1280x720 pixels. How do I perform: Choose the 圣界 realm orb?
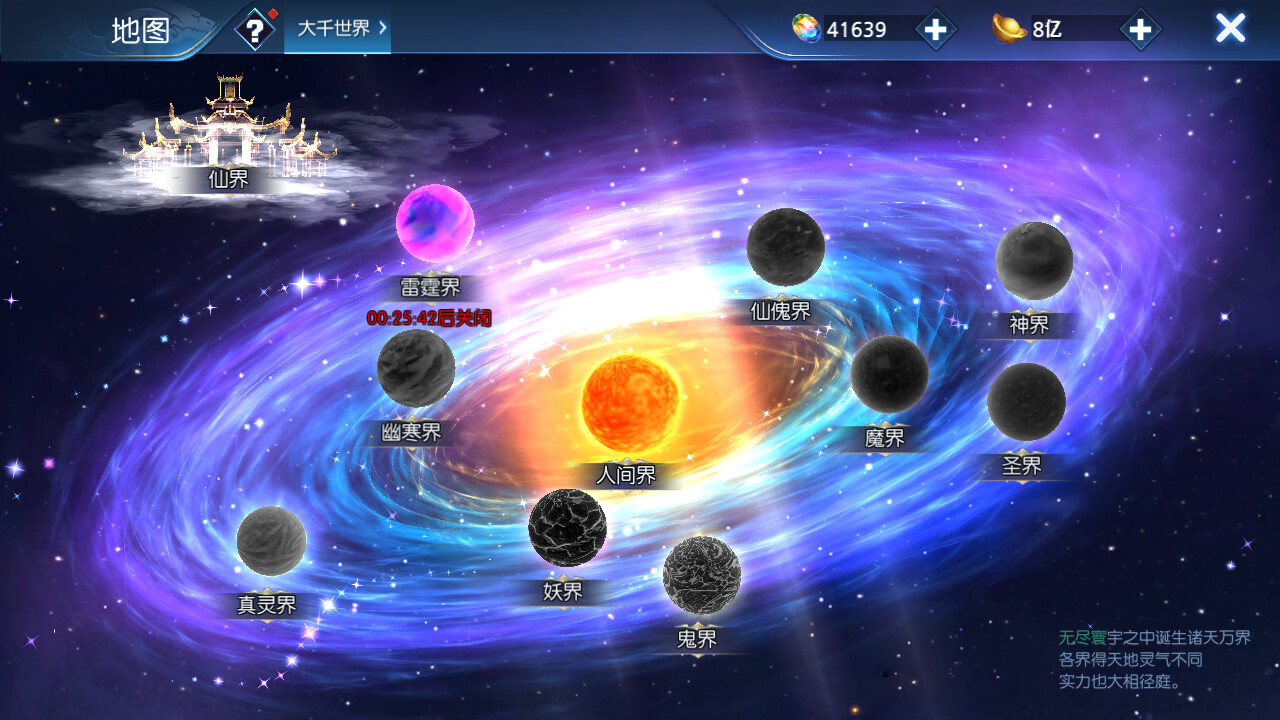pyautogui.click(x=1026, y=402)
